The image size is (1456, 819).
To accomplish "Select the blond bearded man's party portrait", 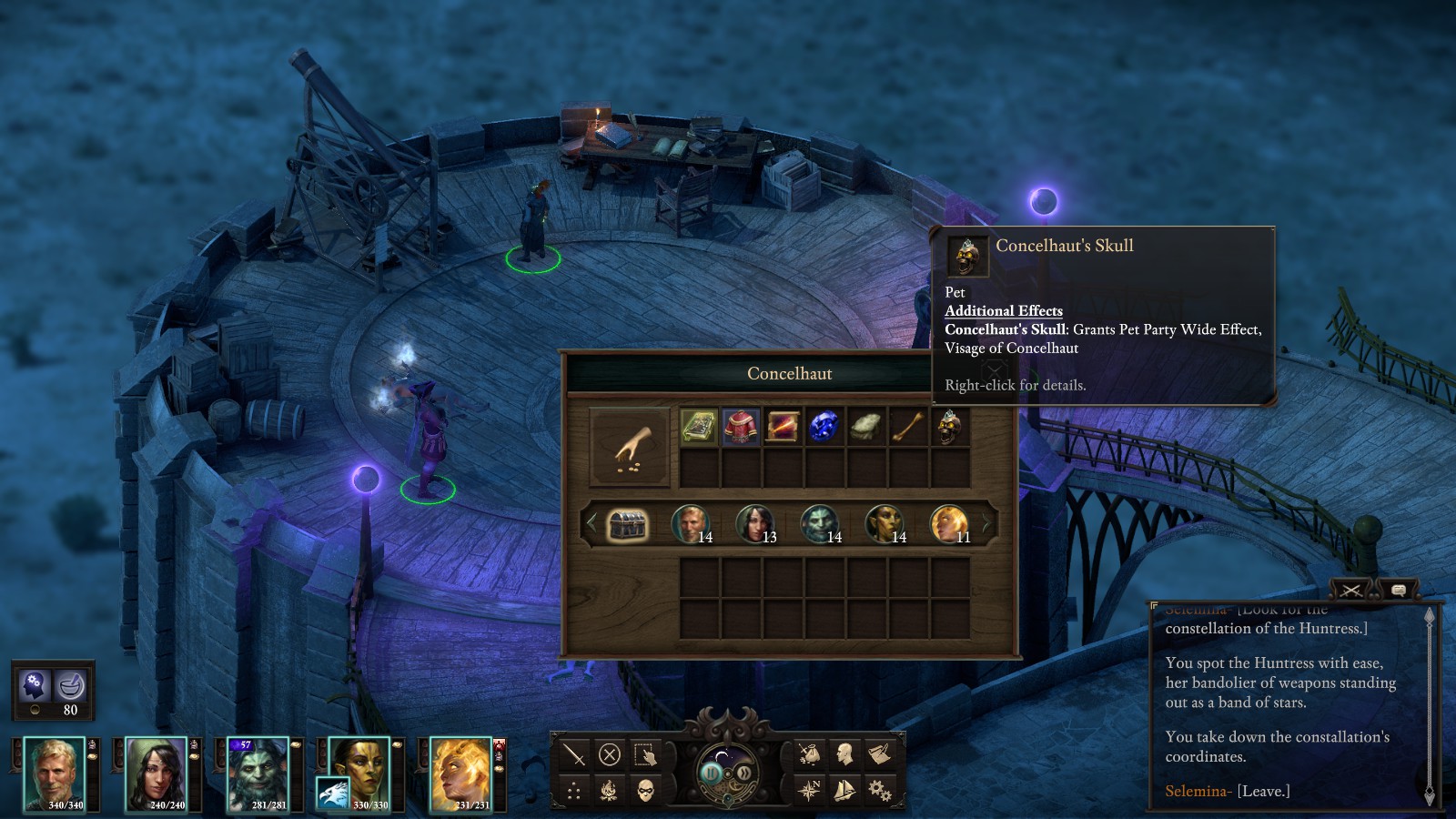I will (x=54, y=773).
